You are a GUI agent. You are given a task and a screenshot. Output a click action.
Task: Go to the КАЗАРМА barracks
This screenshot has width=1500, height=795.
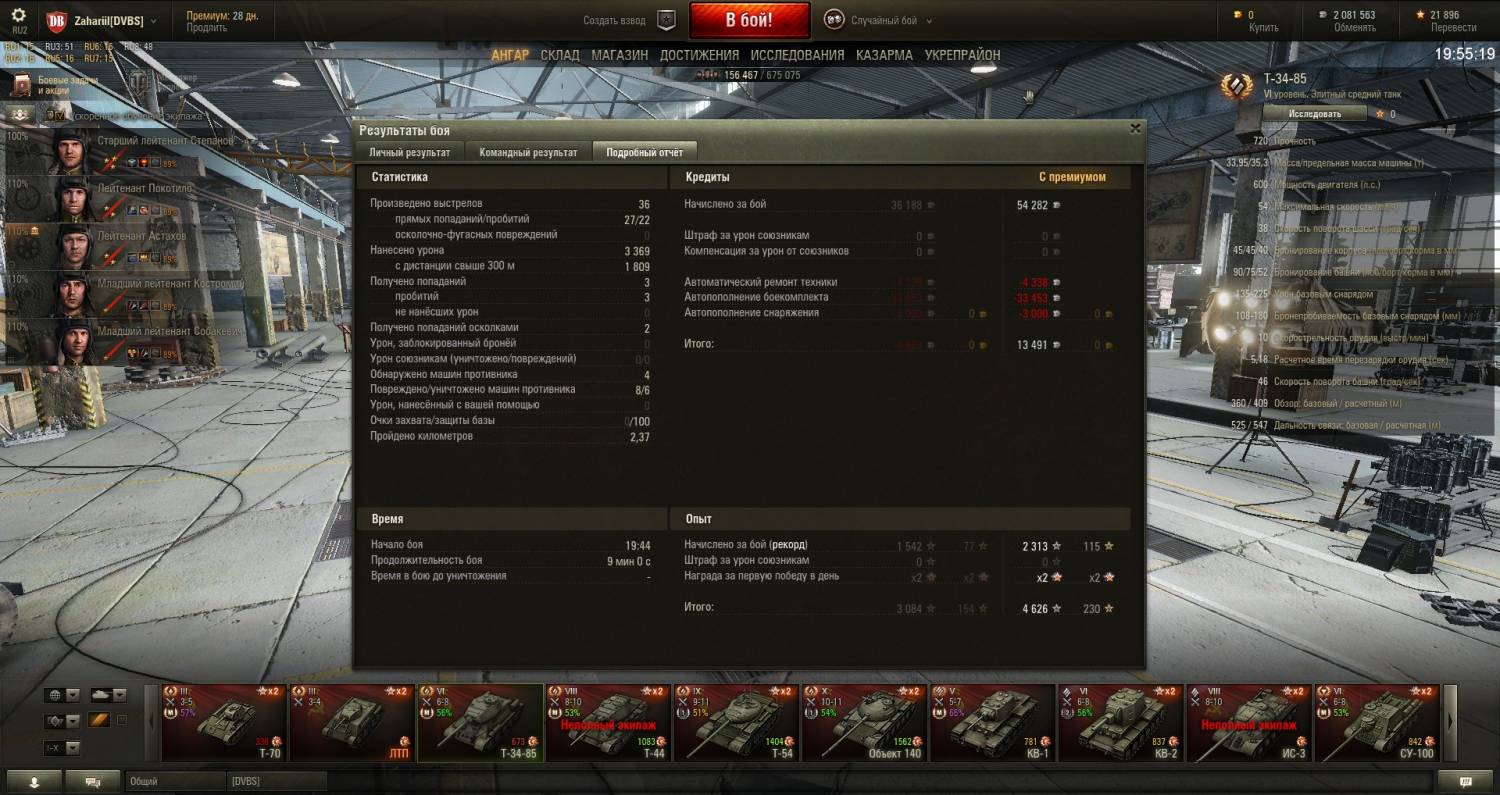pos(884,55)
